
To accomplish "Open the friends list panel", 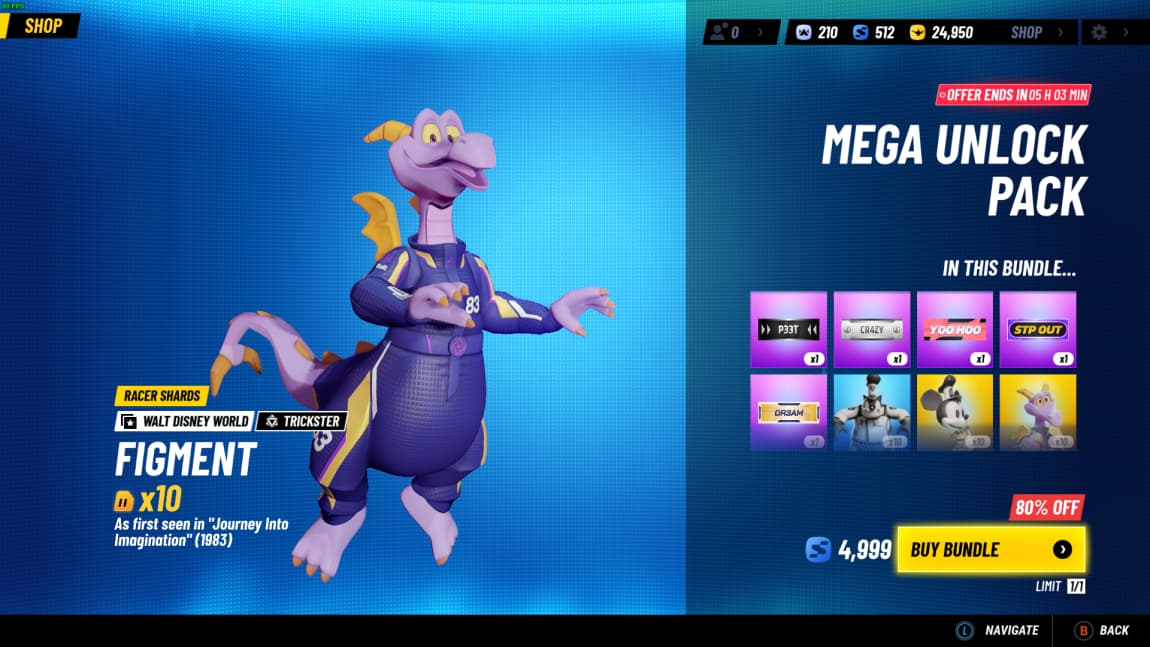I will point(740,32).
